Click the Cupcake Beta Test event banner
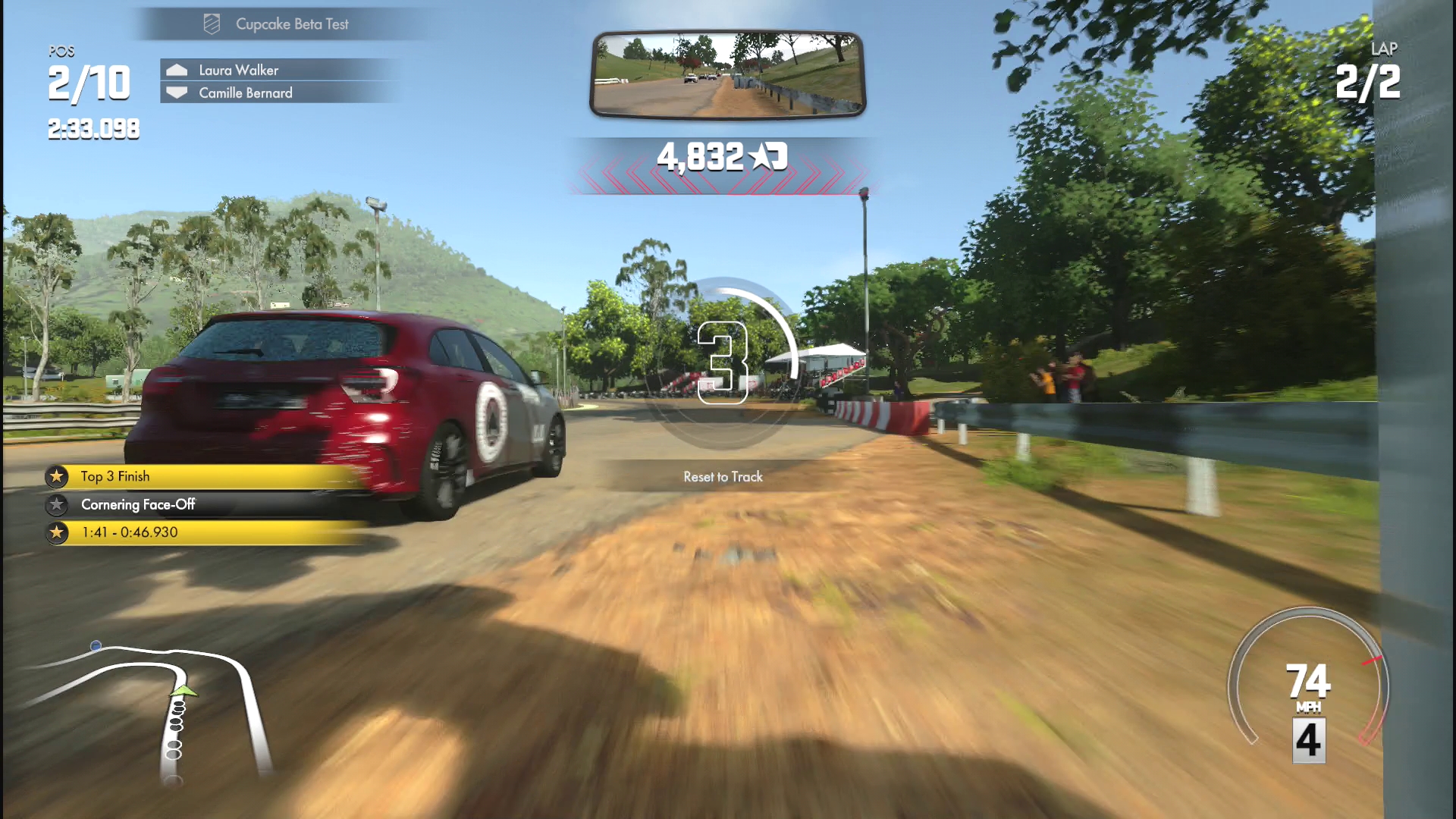Viewport: 1456px width, 819px height. [291, 24]
